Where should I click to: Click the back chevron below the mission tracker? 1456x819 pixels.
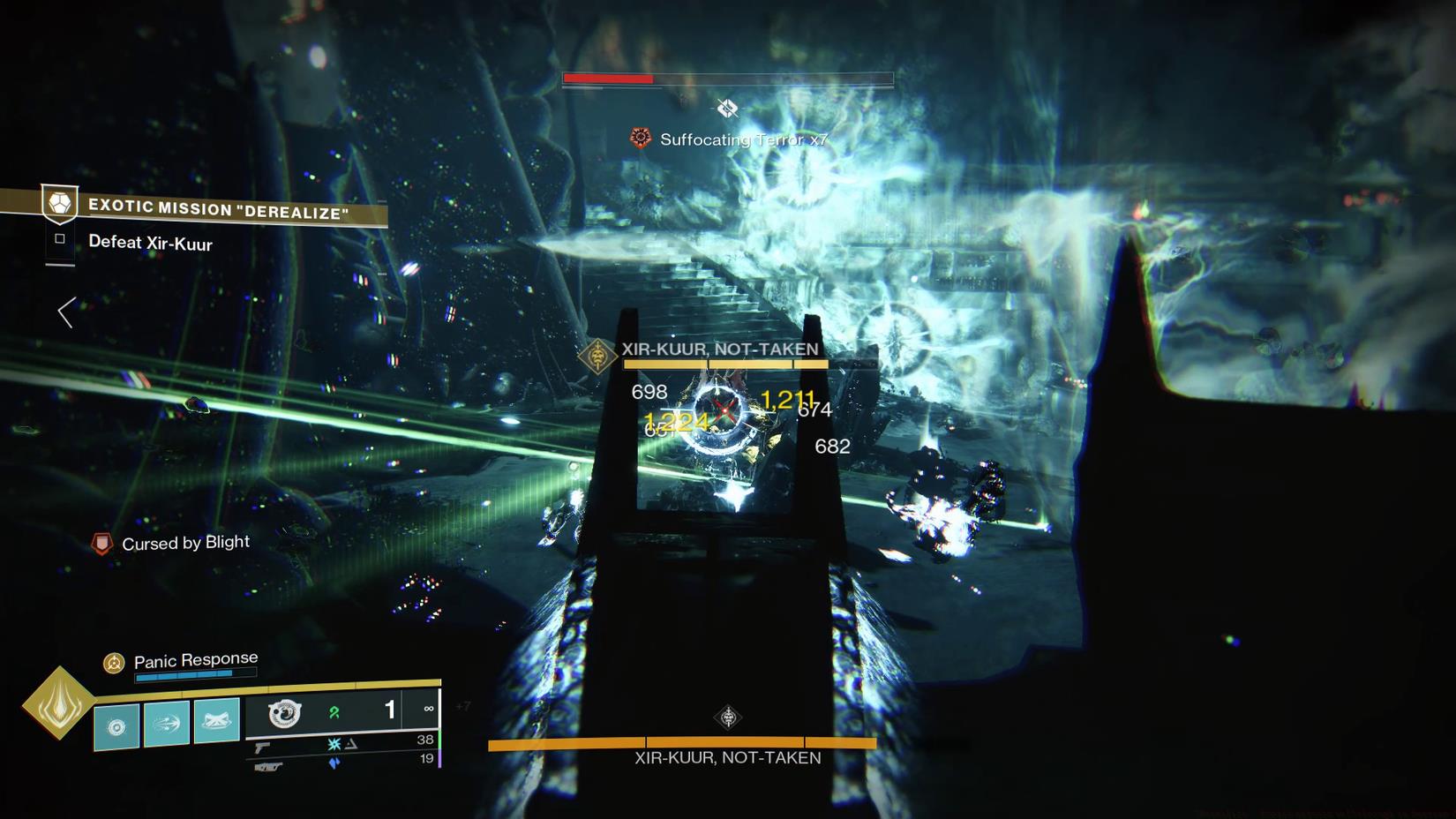(x=65, y=312)
